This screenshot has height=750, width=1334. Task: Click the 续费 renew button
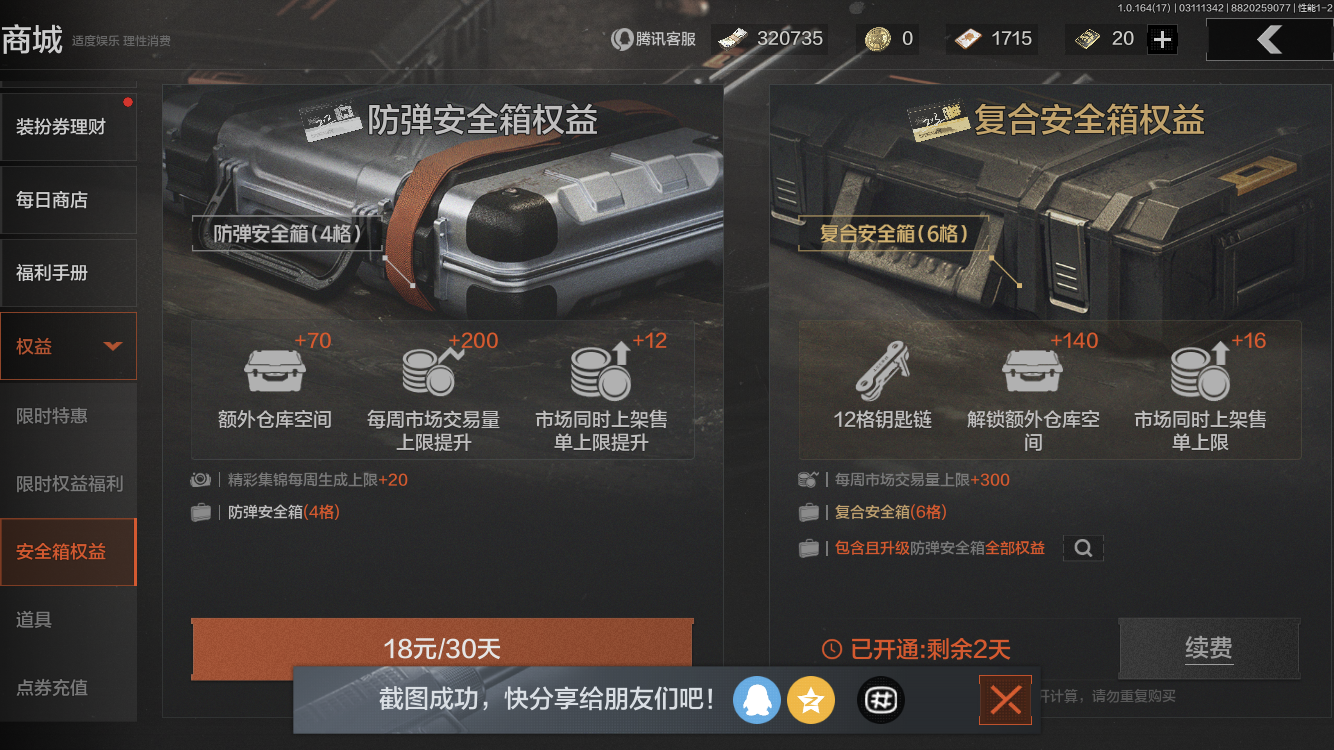[1208, 648]
